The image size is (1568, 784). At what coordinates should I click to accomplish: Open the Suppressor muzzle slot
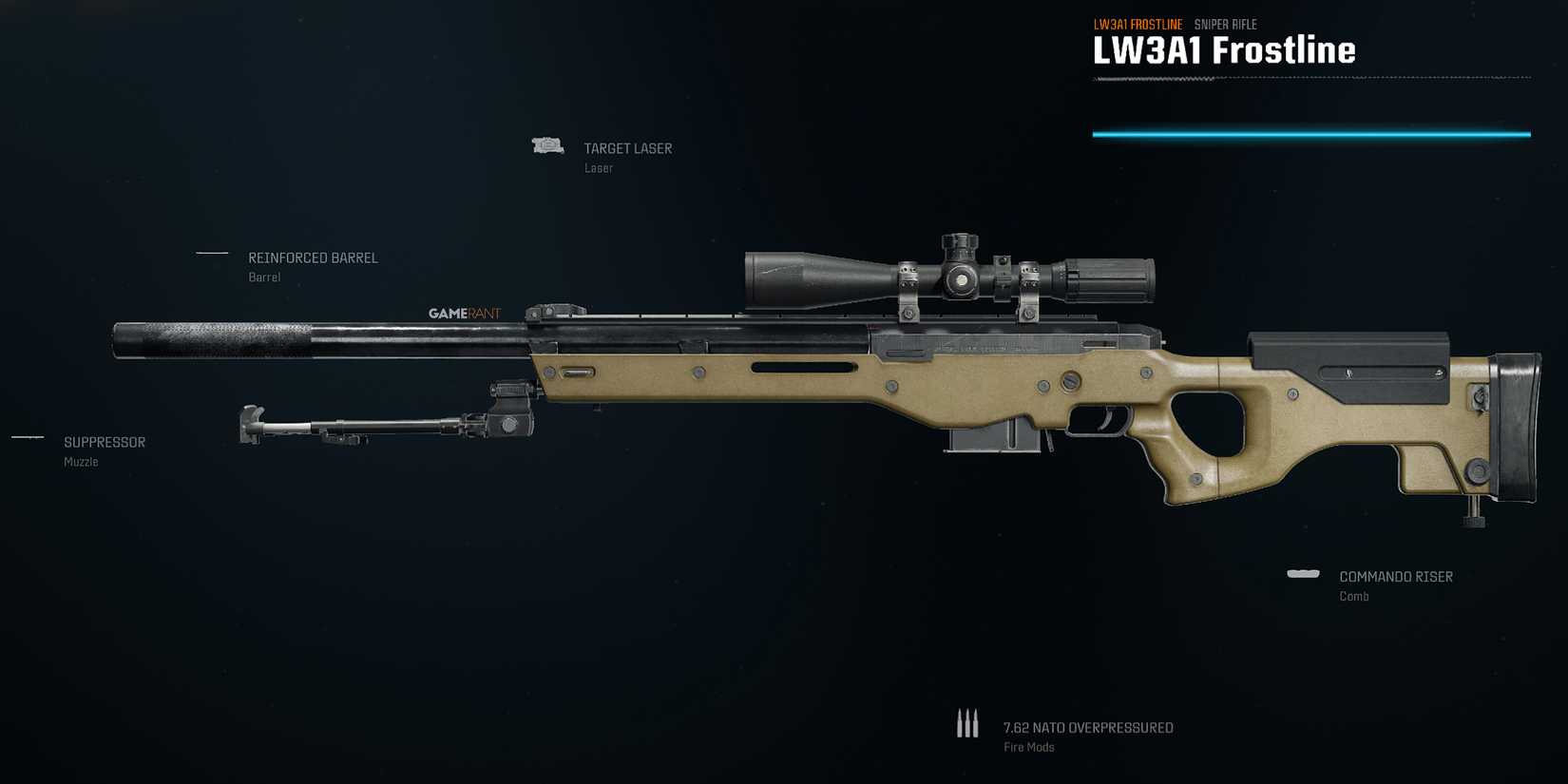click(104, 442)
